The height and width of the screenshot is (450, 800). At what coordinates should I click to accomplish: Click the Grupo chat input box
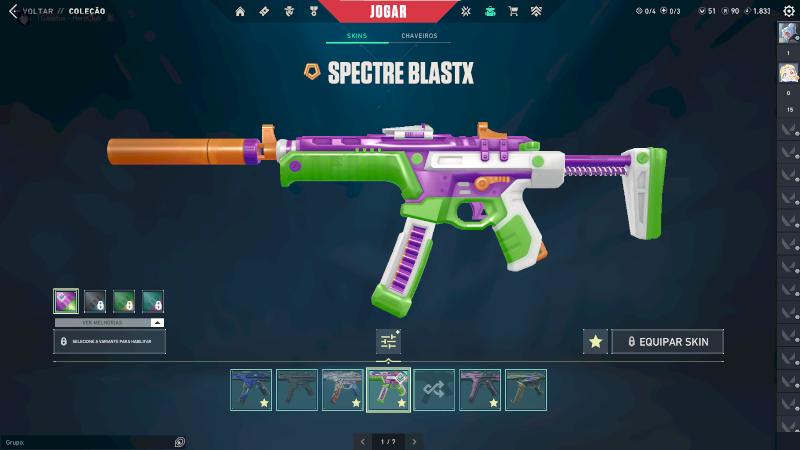pos(90,441)
